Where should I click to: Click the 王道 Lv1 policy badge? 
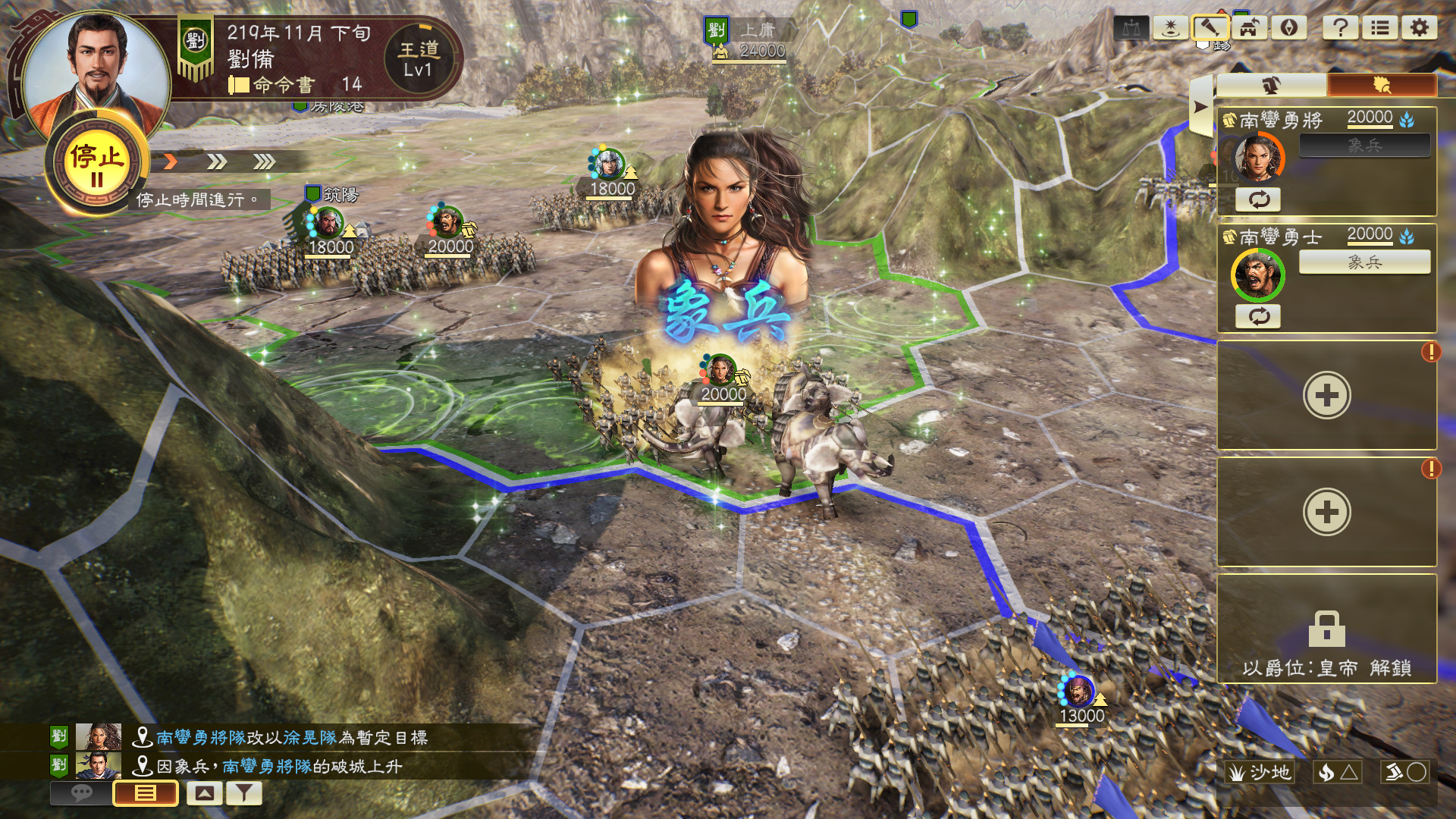click(418, 59)
